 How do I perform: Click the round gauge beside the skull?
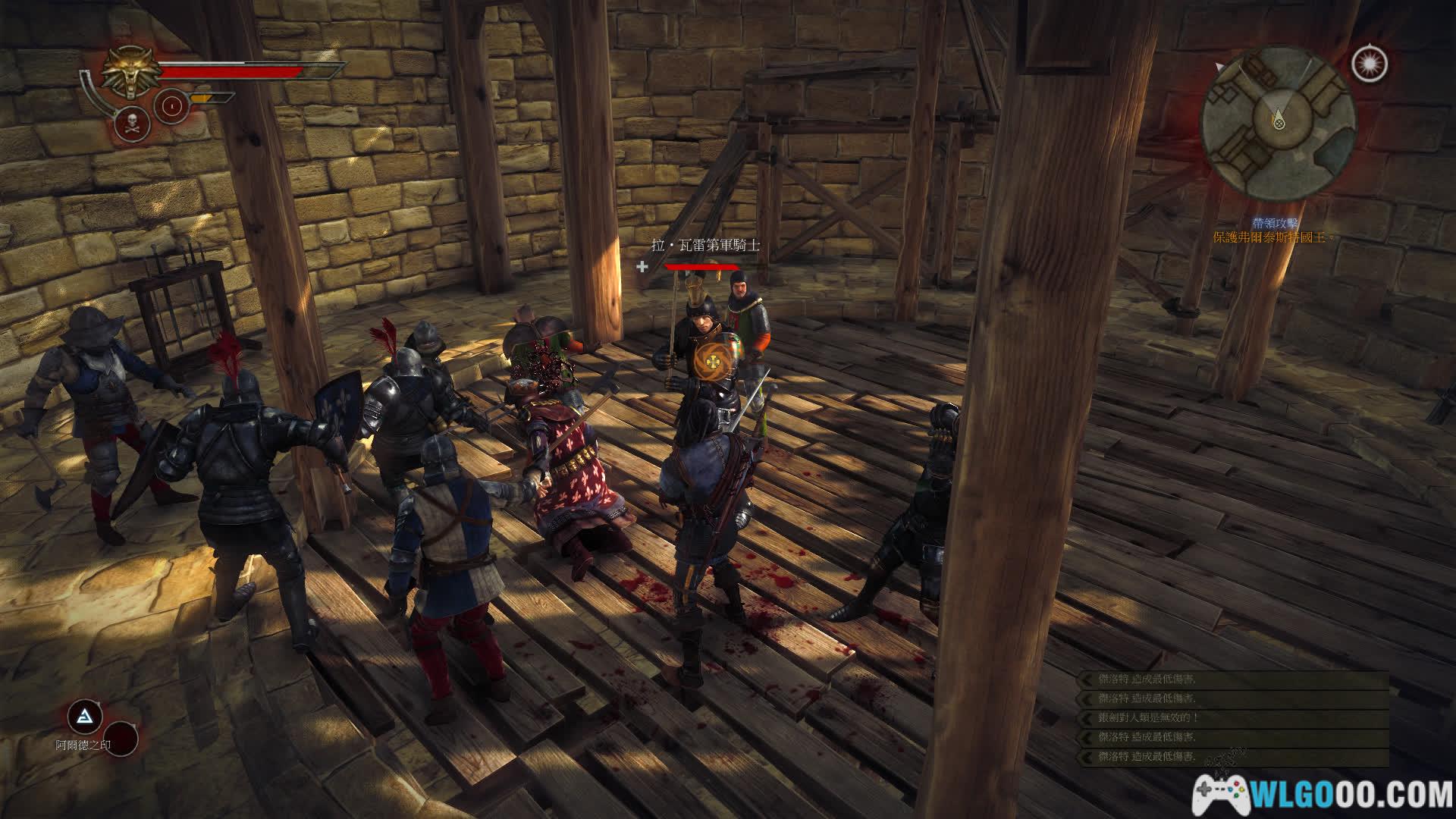pos(171,105)
